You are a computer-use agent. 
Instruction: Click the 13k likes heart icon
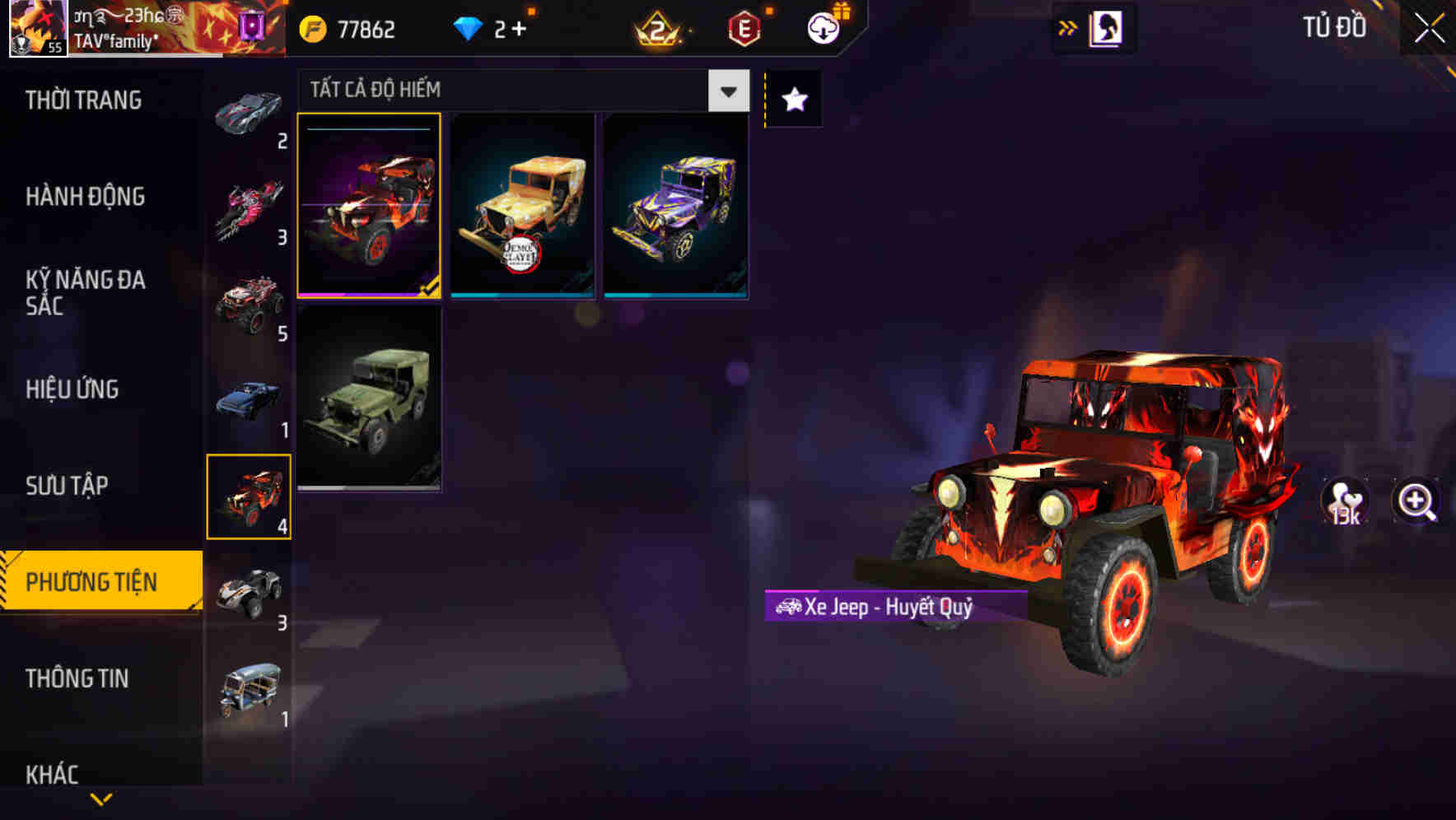(1346, 501)
